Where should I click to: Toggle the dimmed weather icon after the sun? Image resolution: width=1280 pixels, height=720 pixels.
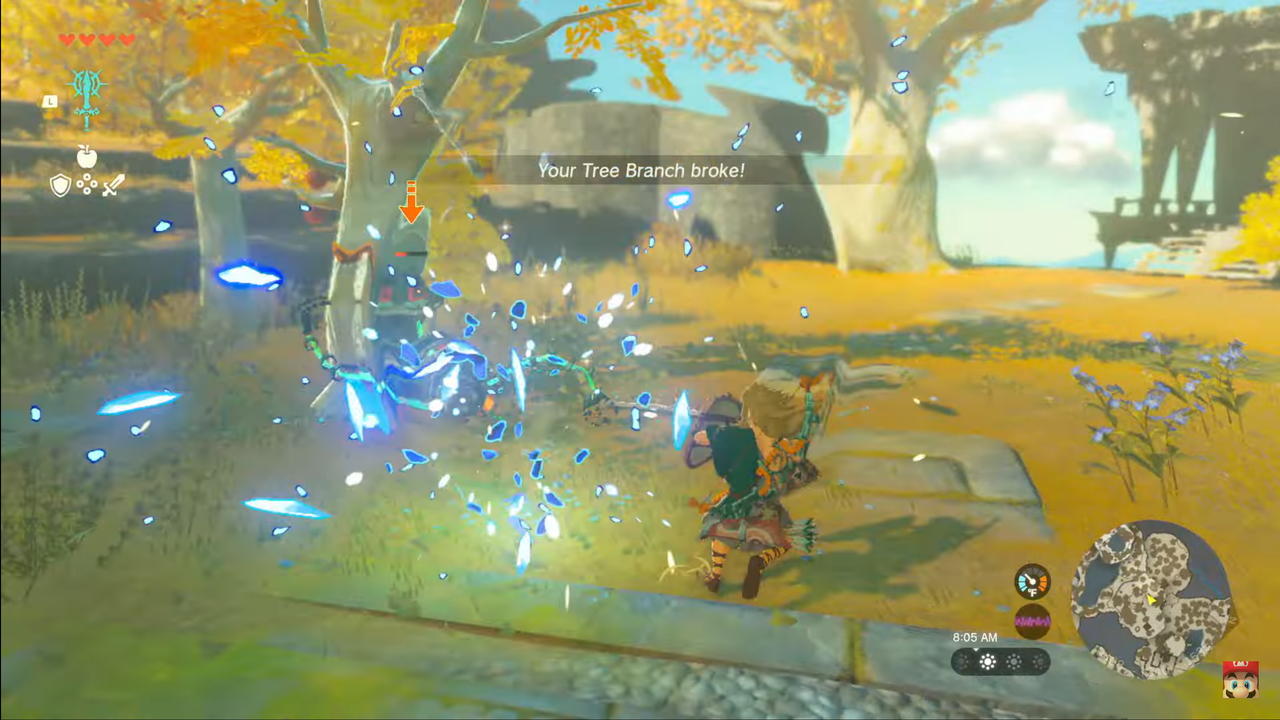(1014, 662)
